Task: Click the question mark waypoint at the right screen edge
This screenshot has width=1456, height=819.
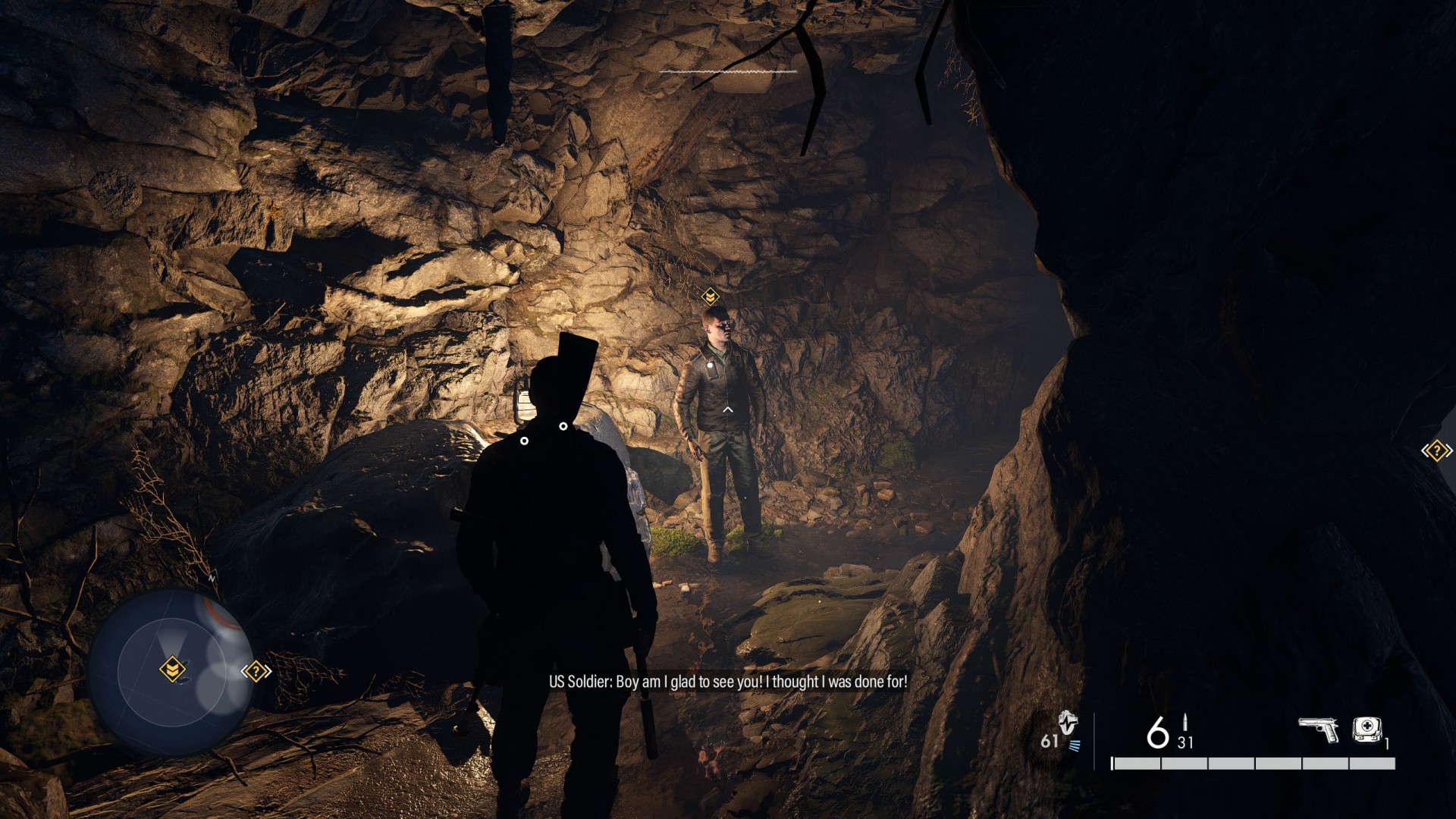Action: [1436, 451]
